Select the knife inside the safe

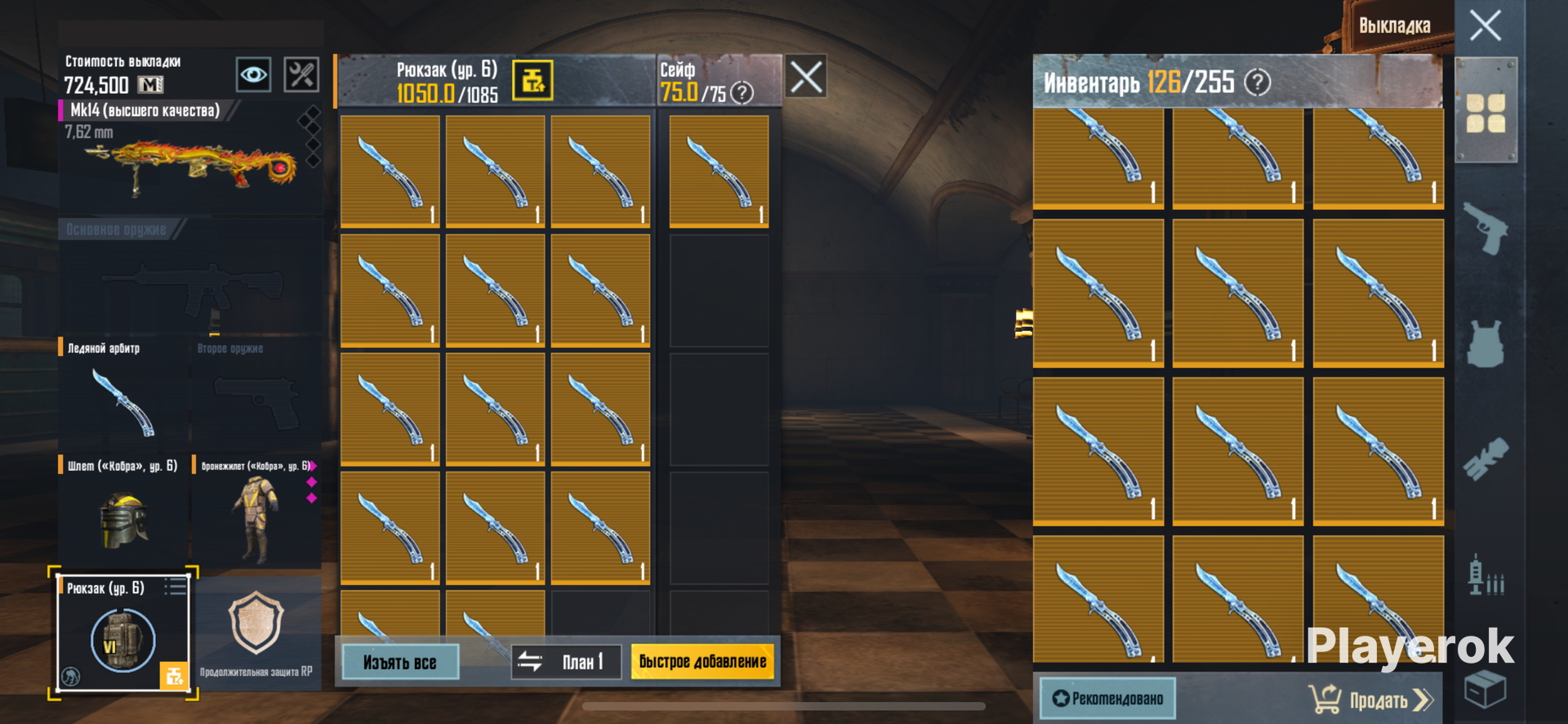tap(719, 170)
